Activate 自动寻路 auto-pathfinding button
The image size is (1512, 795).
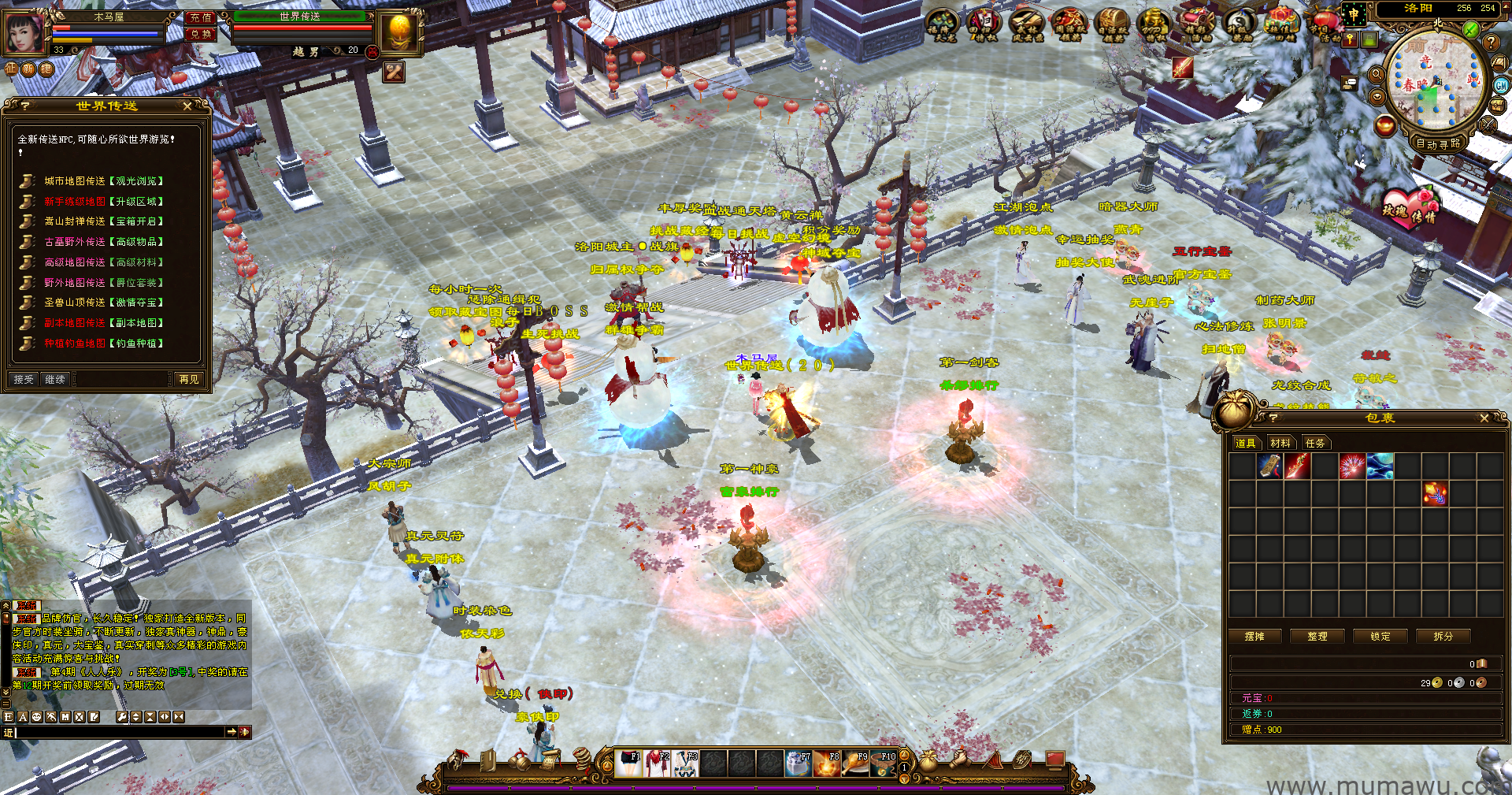pyautogui.click(x=1438, y=143)
